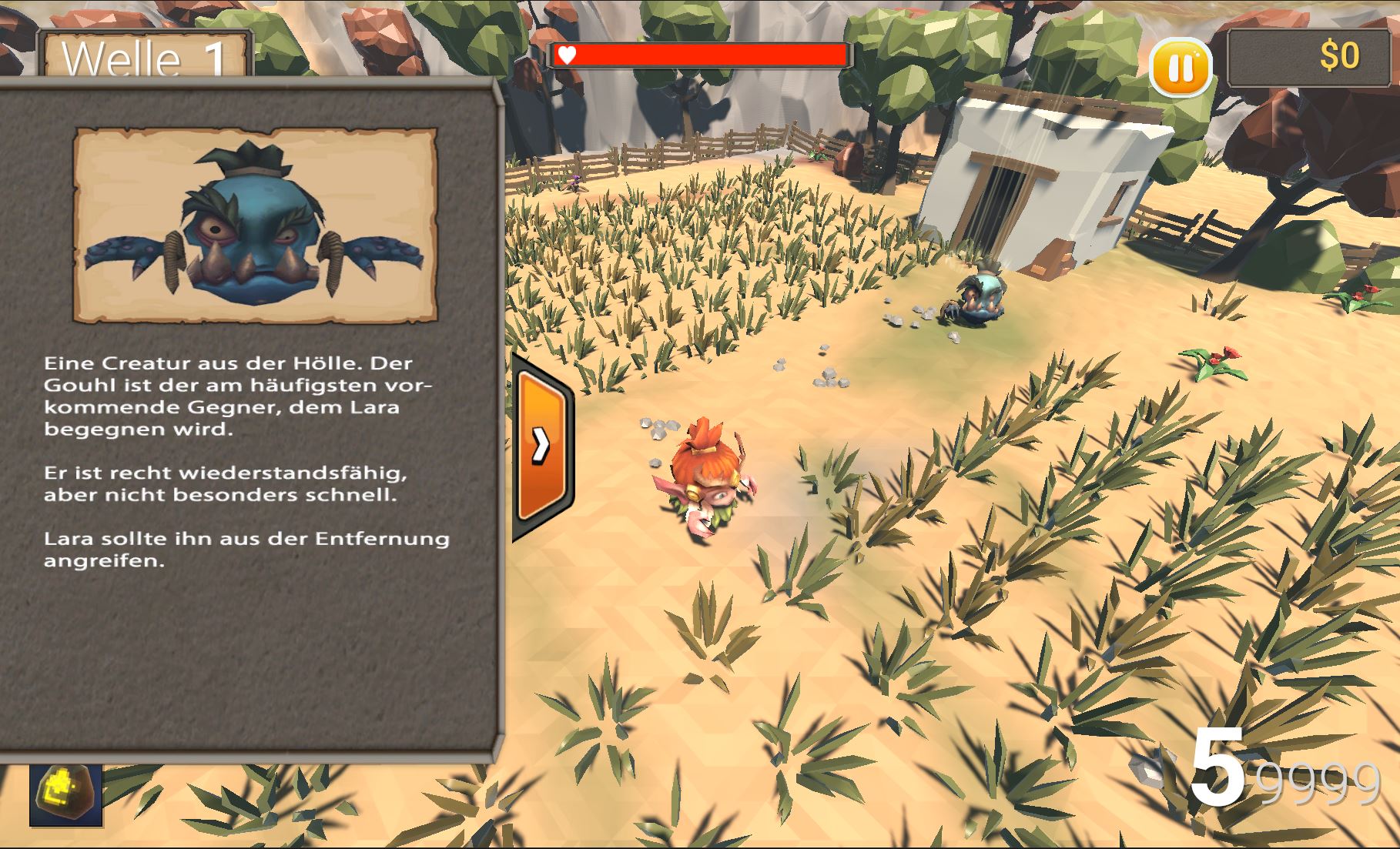This screenshot has width=1400, height=849.
Task: Pause the game with the orange button
Action: pyautogui.click(x=1180, y=69)
